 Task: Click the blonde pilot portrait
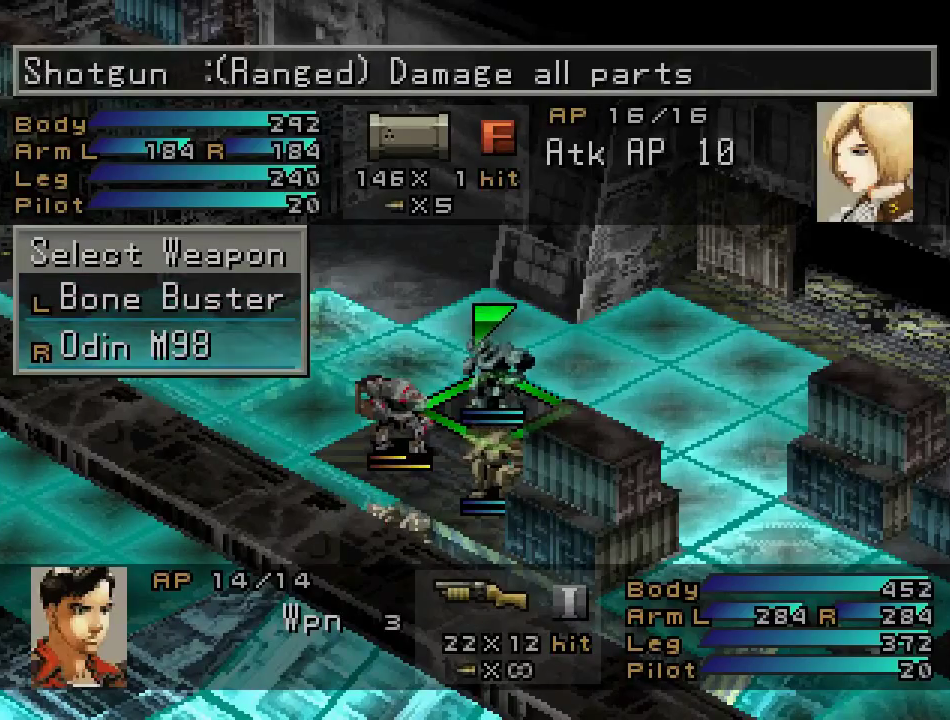[x=864, y=162]
